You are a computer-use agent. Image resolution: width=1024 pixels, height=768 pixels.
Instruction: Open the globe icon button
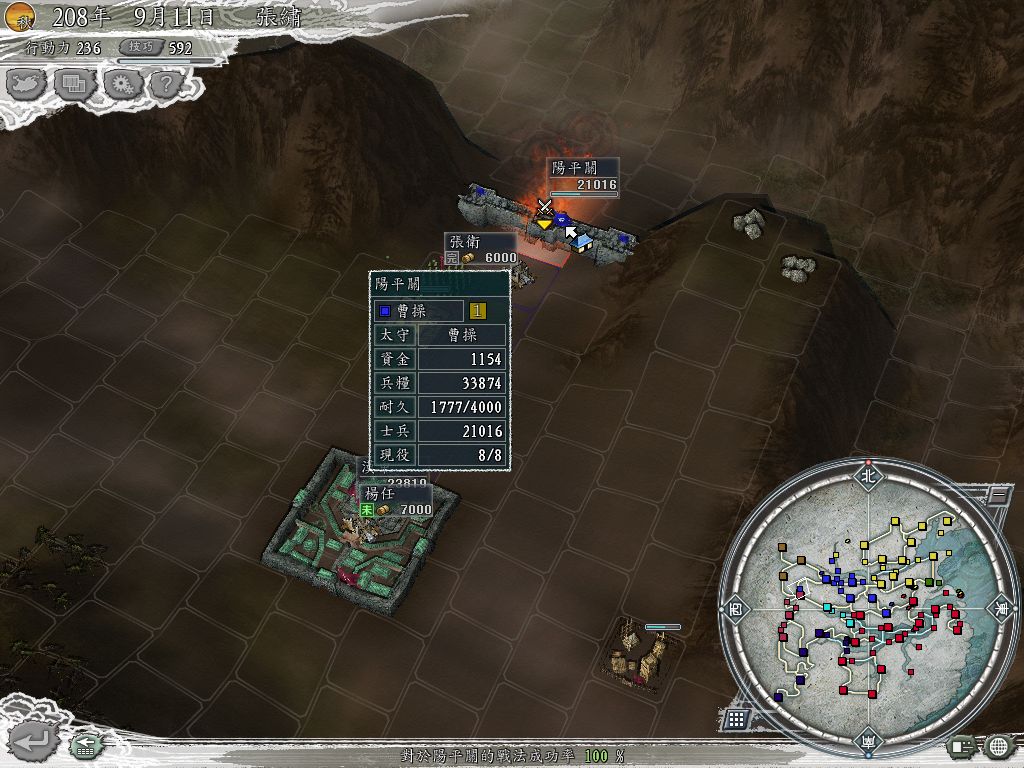(998, 746)
